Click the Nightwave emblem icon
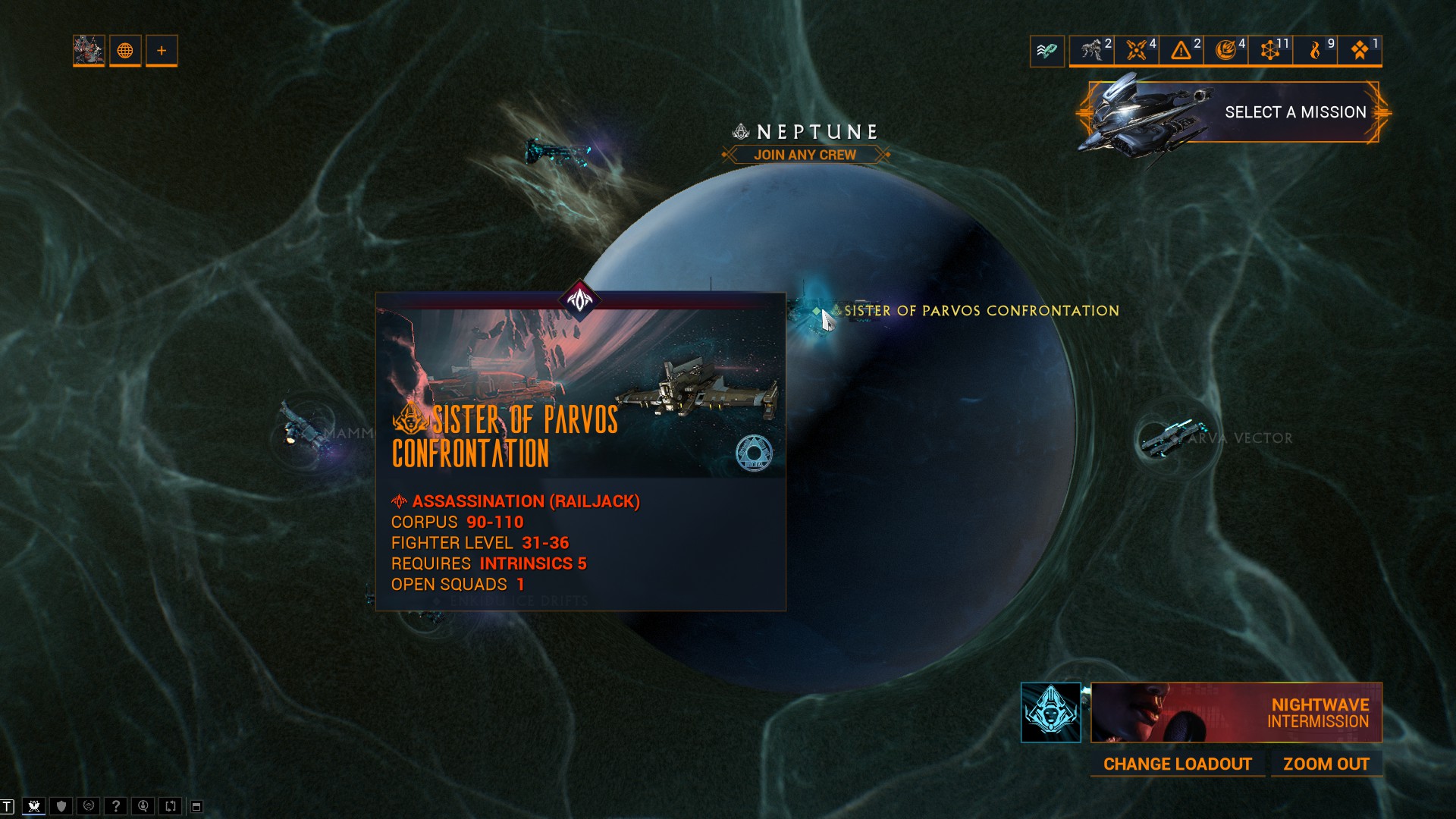This screenshot has height=819, width=1456. (1051, 713)
